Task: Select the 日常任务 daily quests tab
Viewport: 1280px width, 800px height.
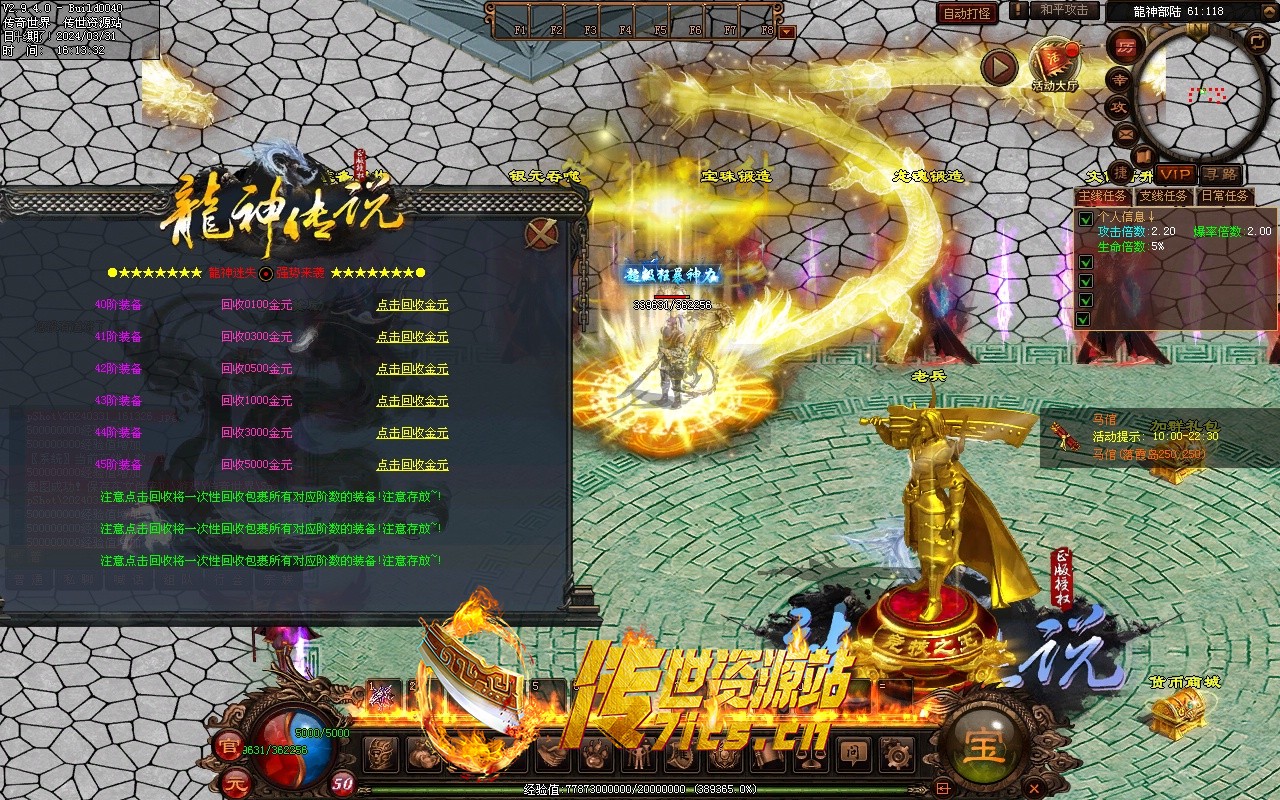Action: (x=1224, y=196)
